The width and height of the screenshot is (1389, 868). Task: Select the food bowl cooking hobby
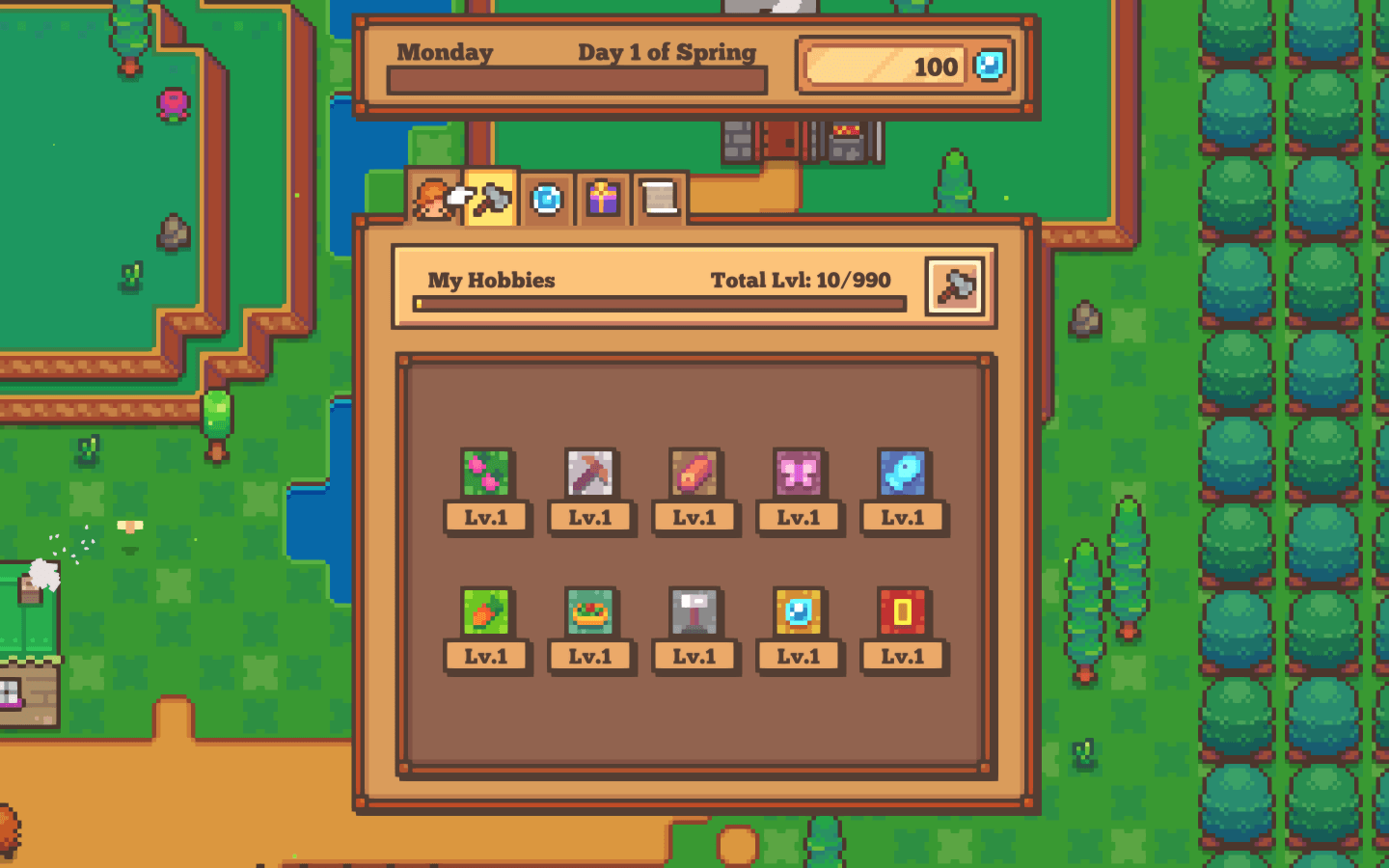(x=590, y=612)
